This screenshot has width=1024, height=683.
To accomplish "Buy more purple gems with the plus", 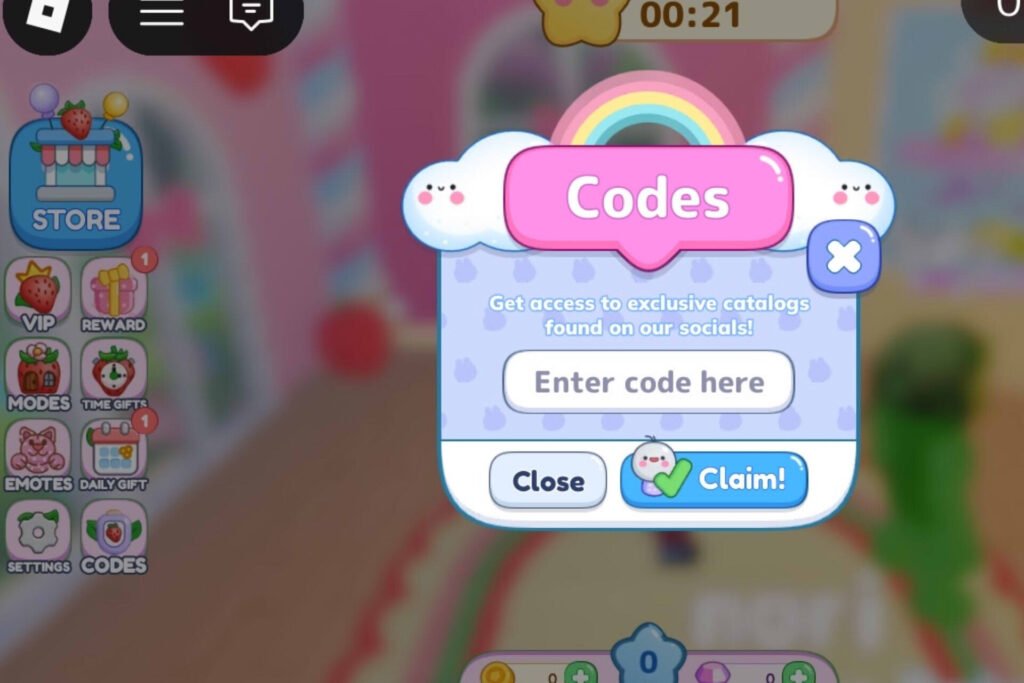I will click(798, 673).
